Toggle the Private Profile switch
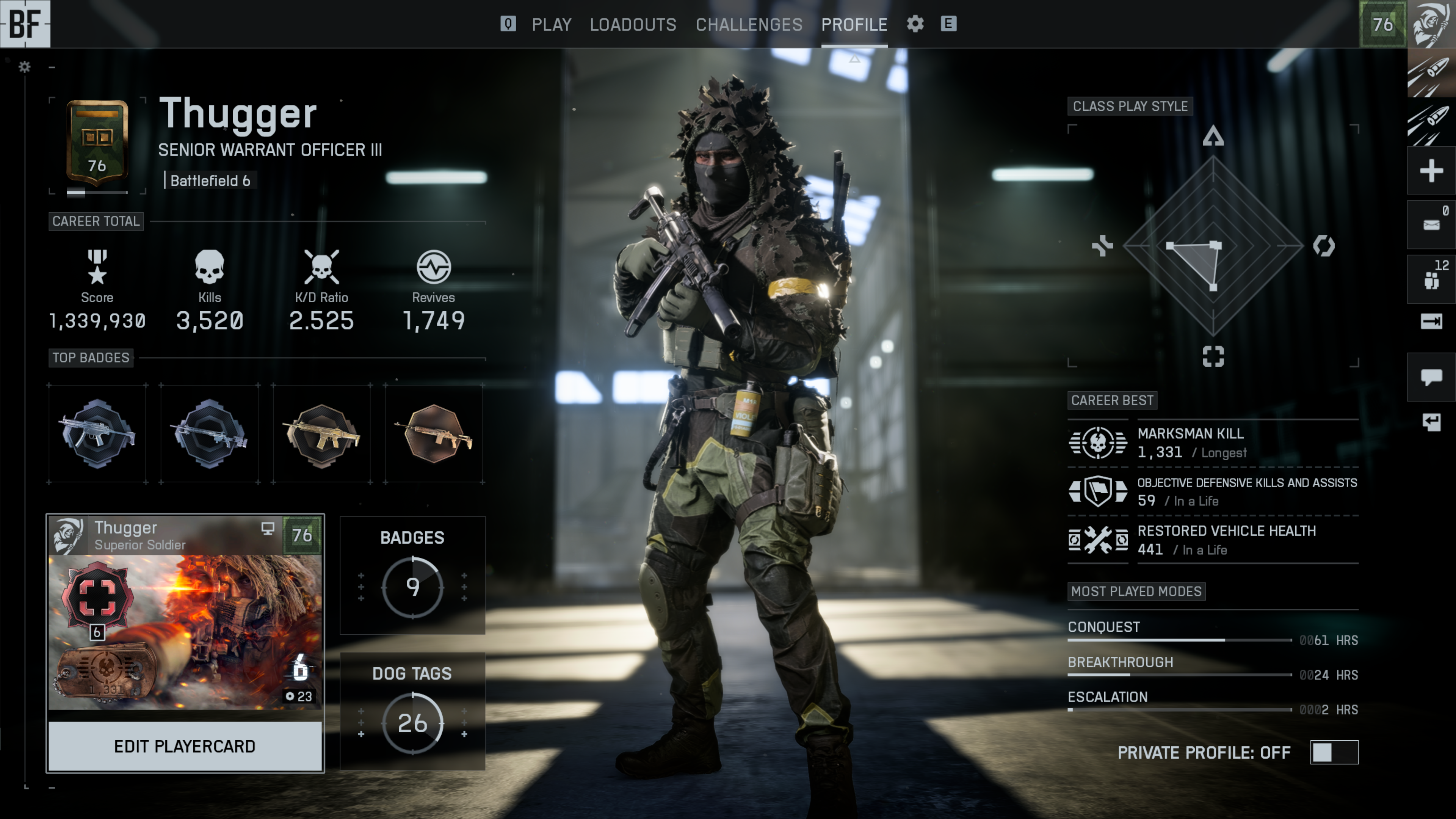This screenshot has width=1456, height=819. pyautogui.click(x=1333, y=752)
